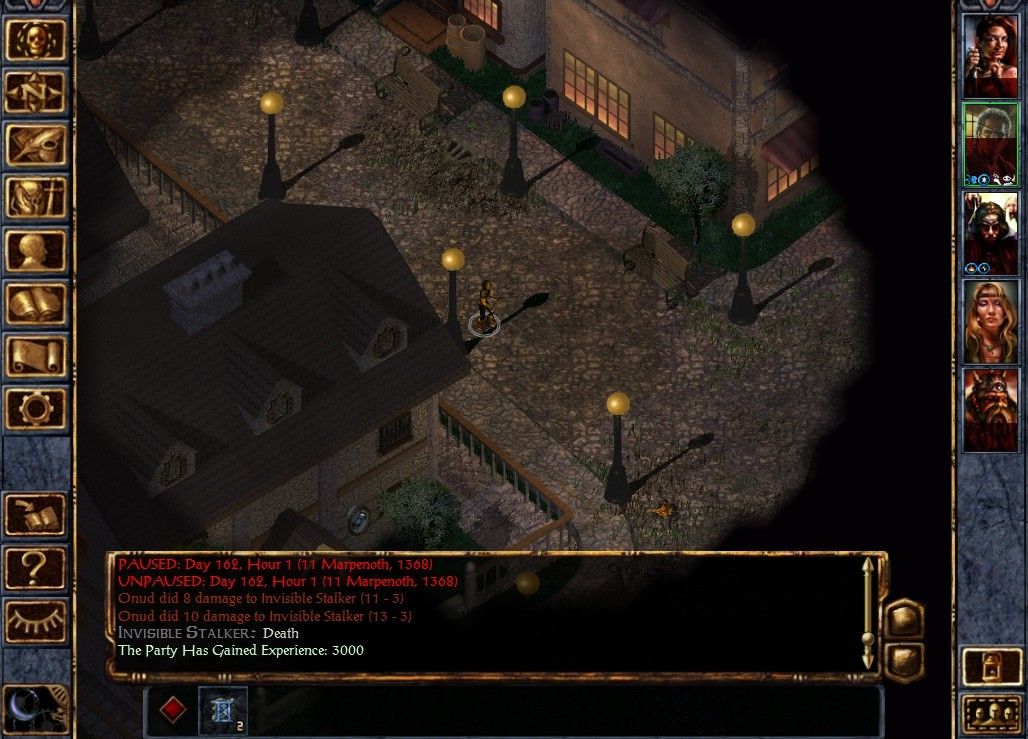Toggle party AI with the lantern button
Image resolution: width=1028 pixels, height=739 pixels.
pyautogui.click(x=990, y=668)
